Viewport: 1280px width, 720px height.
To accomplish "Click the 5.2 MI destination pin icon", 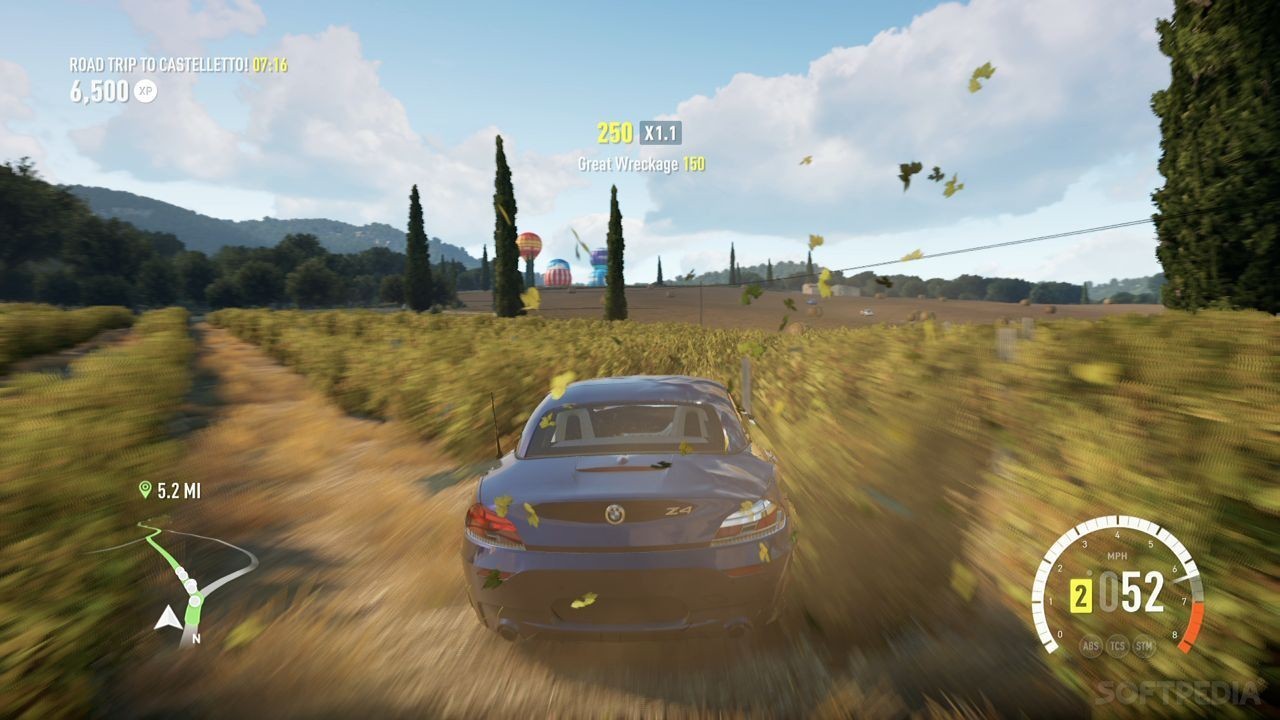I will pyautogui.click(x=145, y=489).
